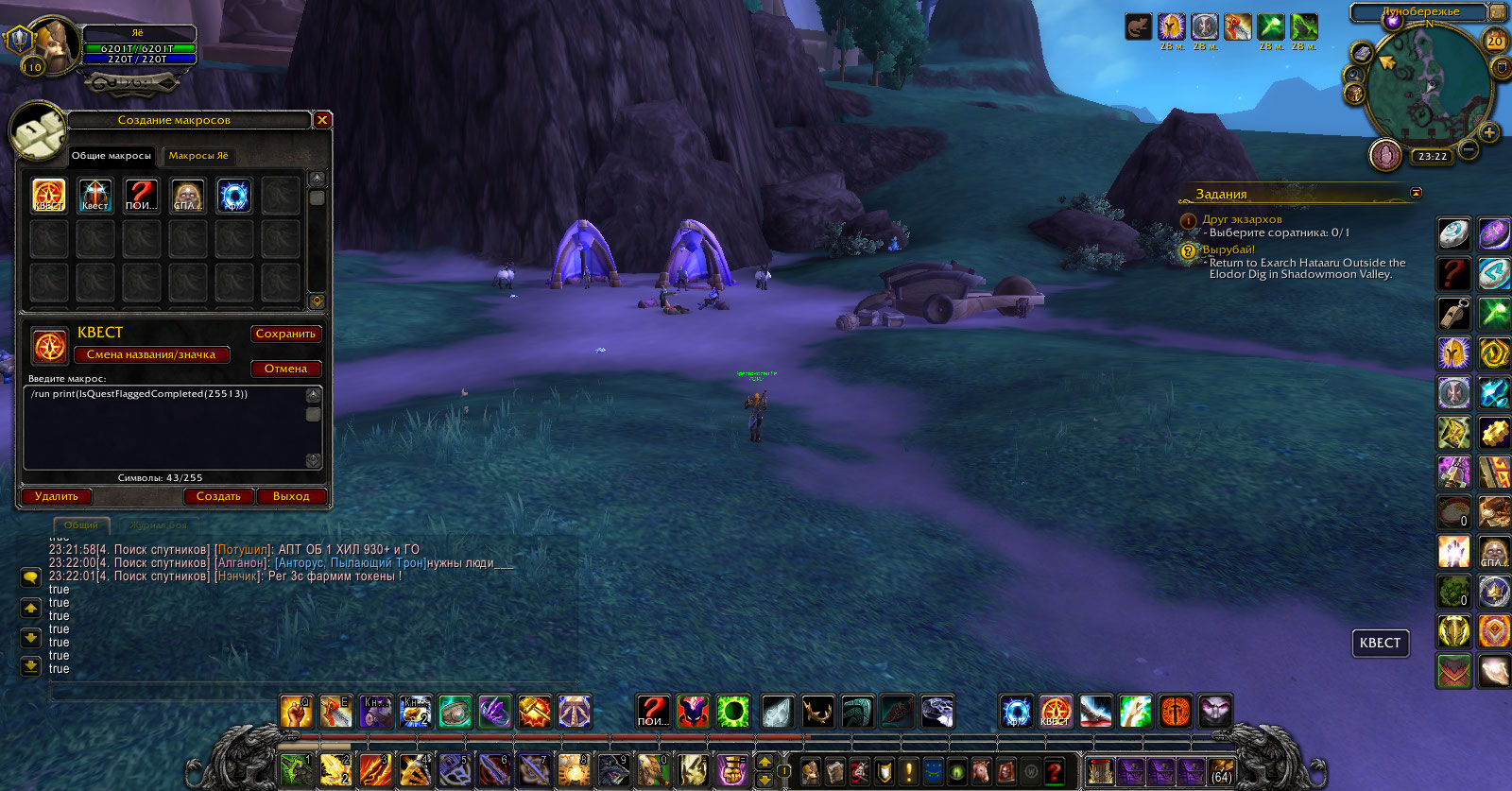The height and width of the screenshot is (791, 1512).
Task: Open the Общий chat tab
Action: tap(81, 525)
